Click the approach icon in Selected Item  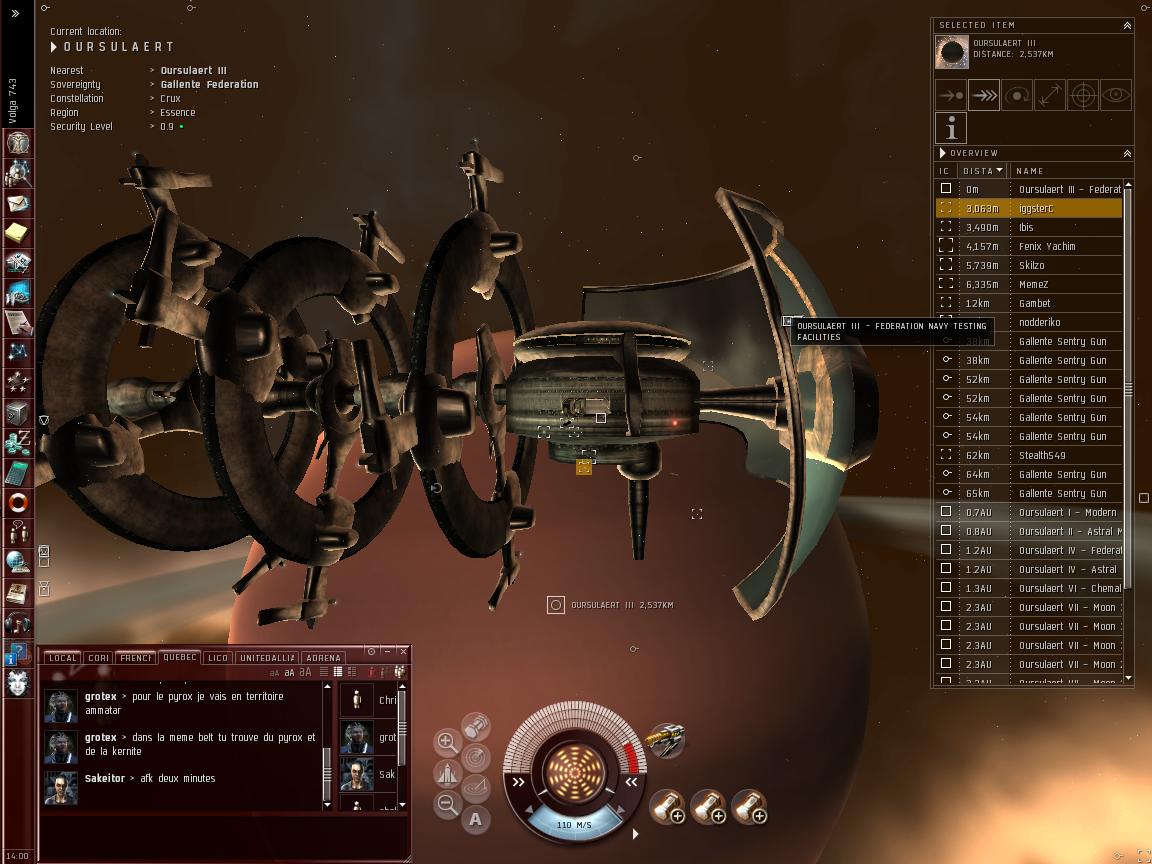pos(951,95)
